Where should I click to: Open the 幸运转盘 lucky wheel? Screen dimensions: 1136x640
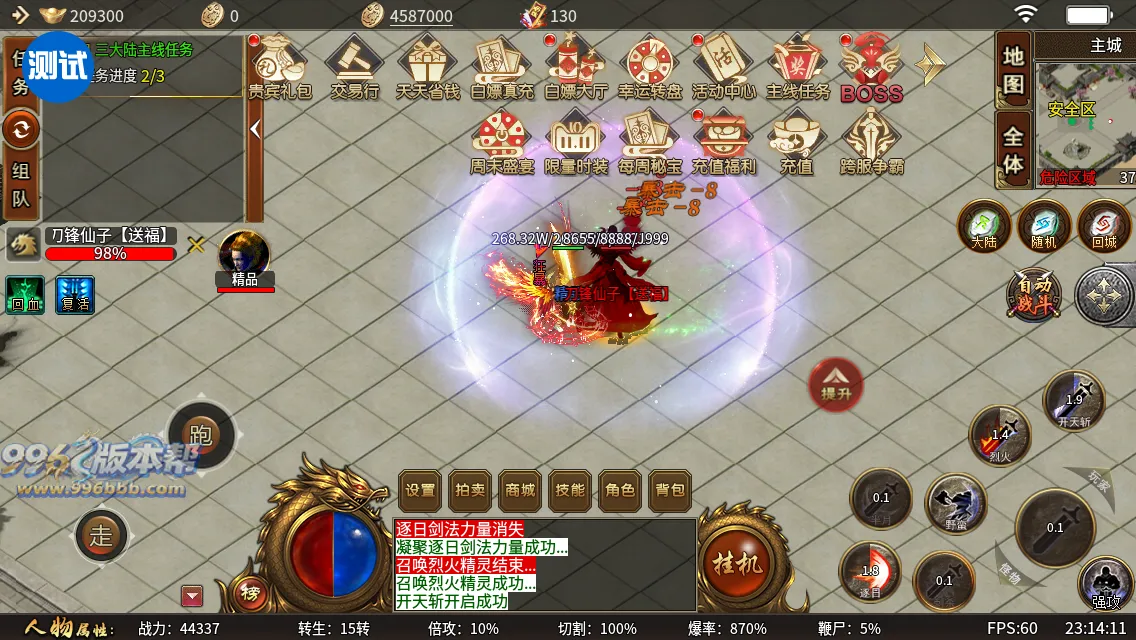[650, 68]
